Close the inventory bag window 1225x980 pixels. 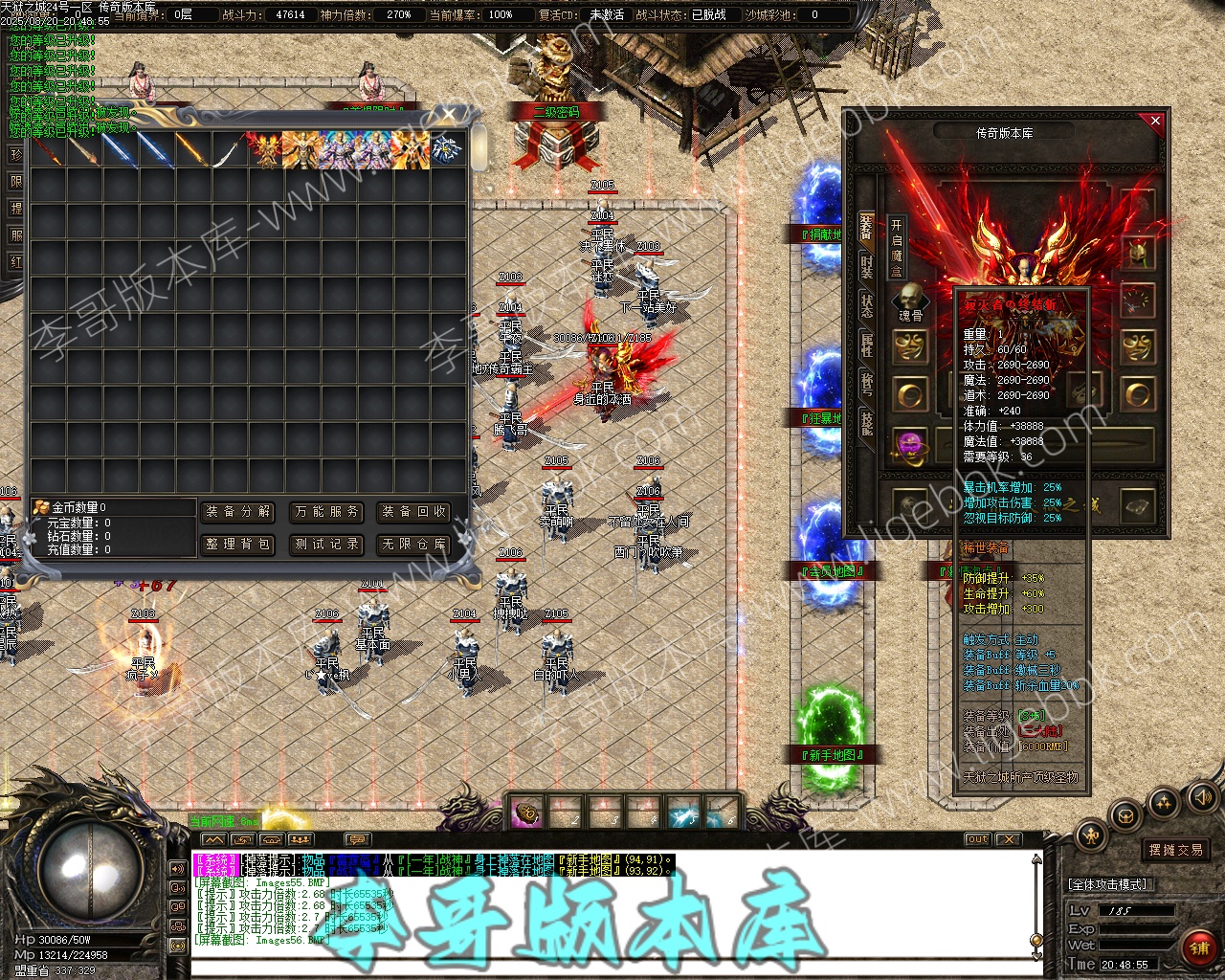(x=450, y=116)
